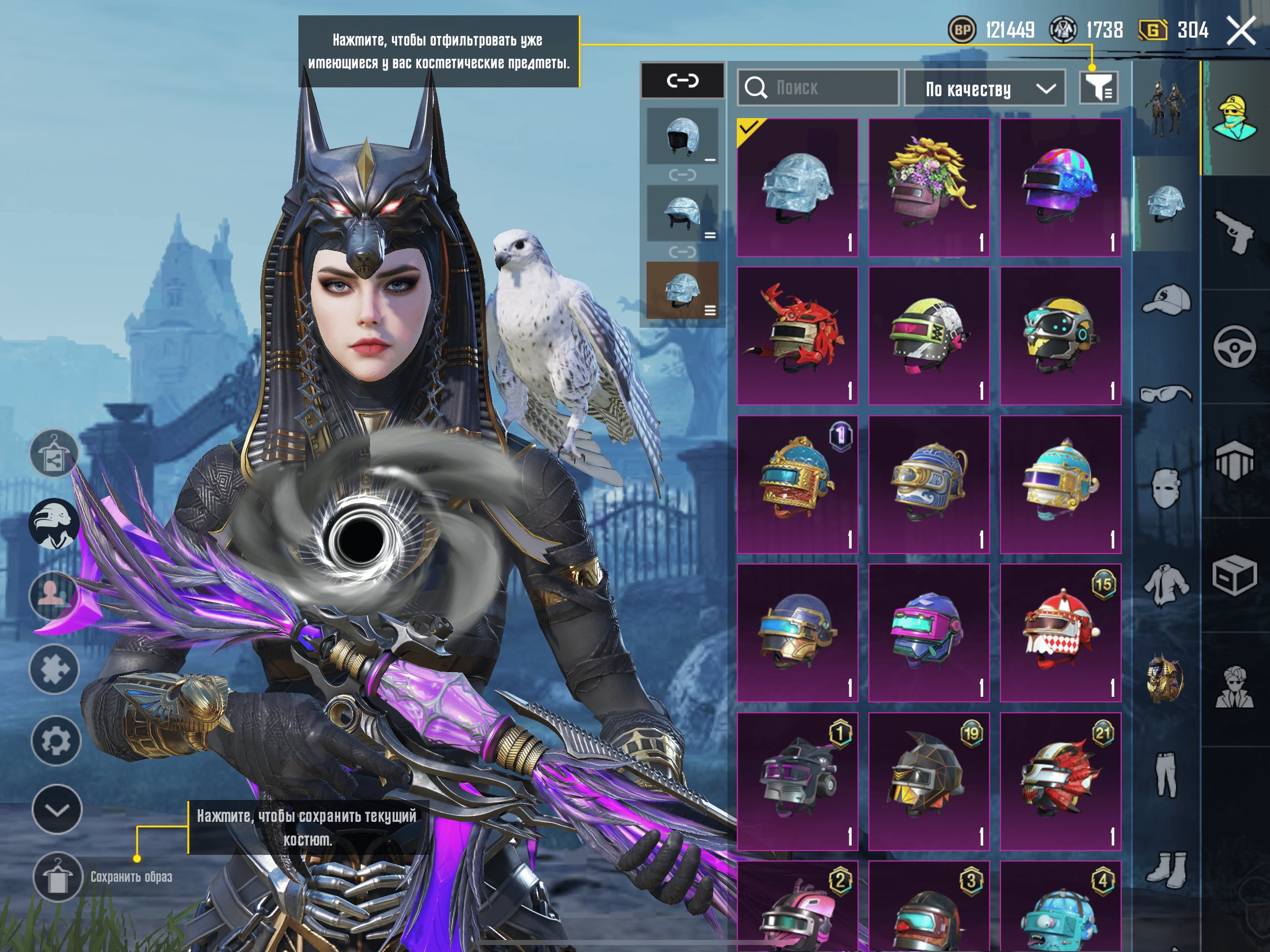
Task: Pick the galaxy purple helmet skin
Action: coord(1060,187)
